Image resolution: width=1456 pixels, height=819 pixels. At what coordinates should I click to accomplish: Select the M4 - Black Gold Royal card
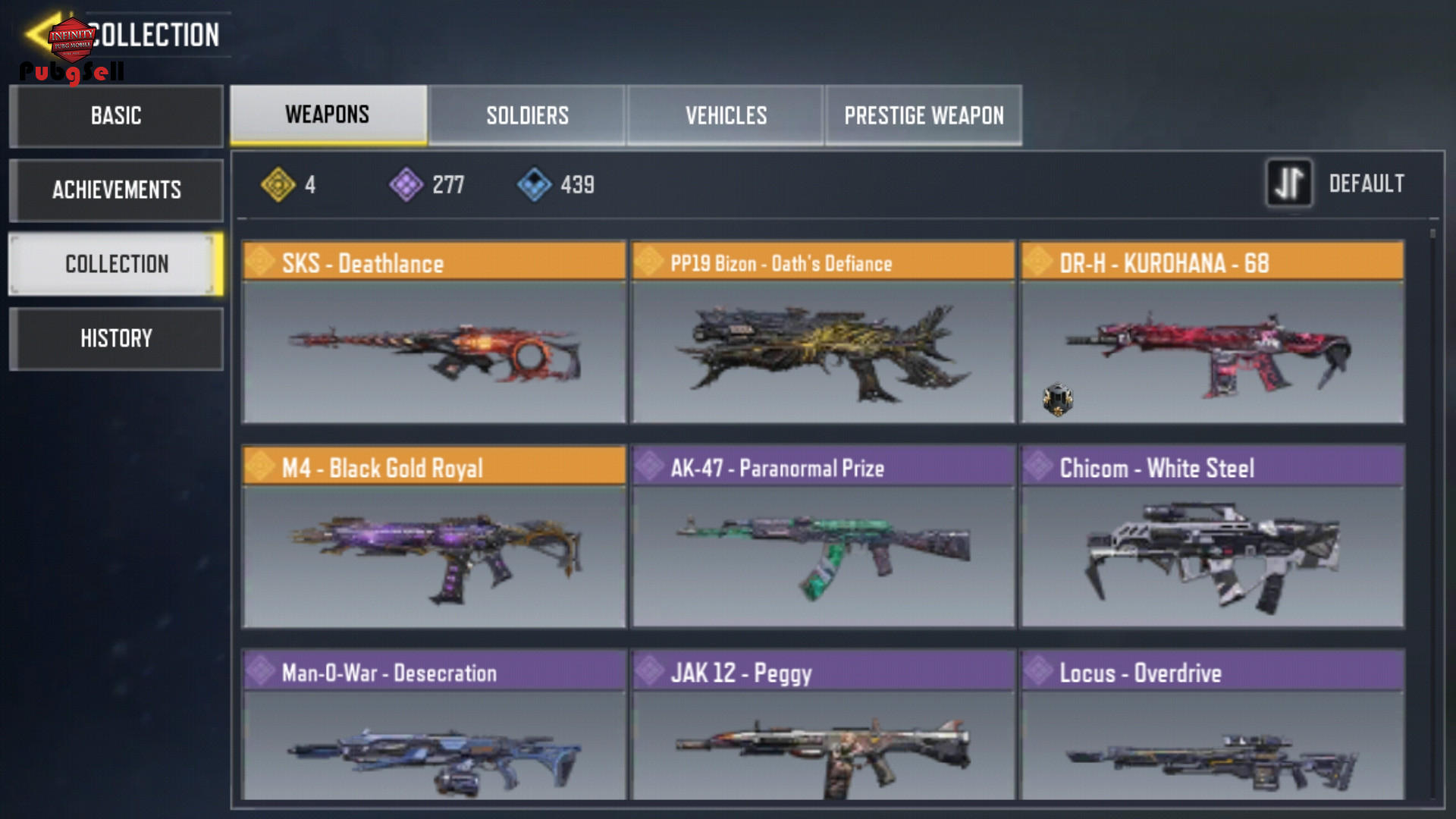click(x=434, y=537)
